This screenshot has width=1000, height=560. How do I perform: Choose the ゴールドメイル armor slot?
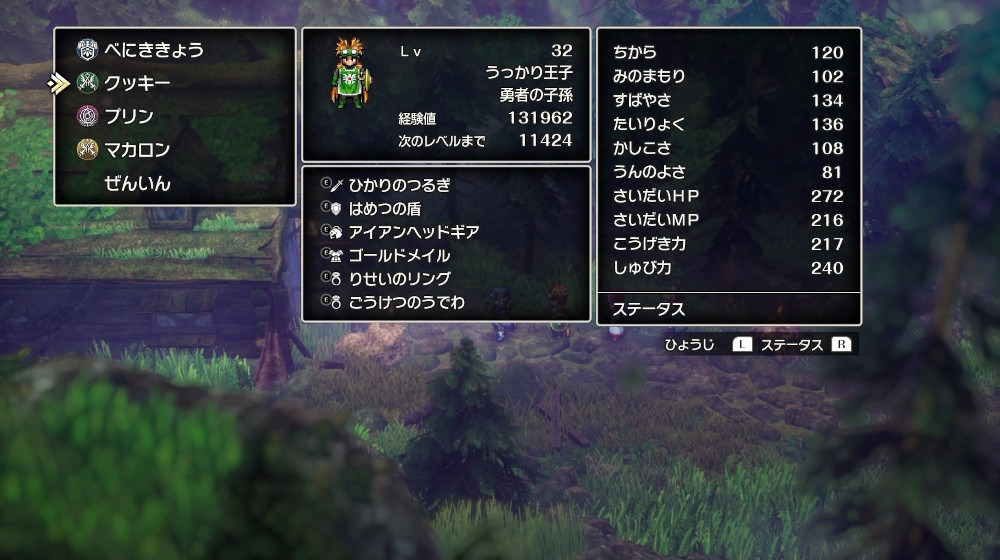click(x=399, y=255)
